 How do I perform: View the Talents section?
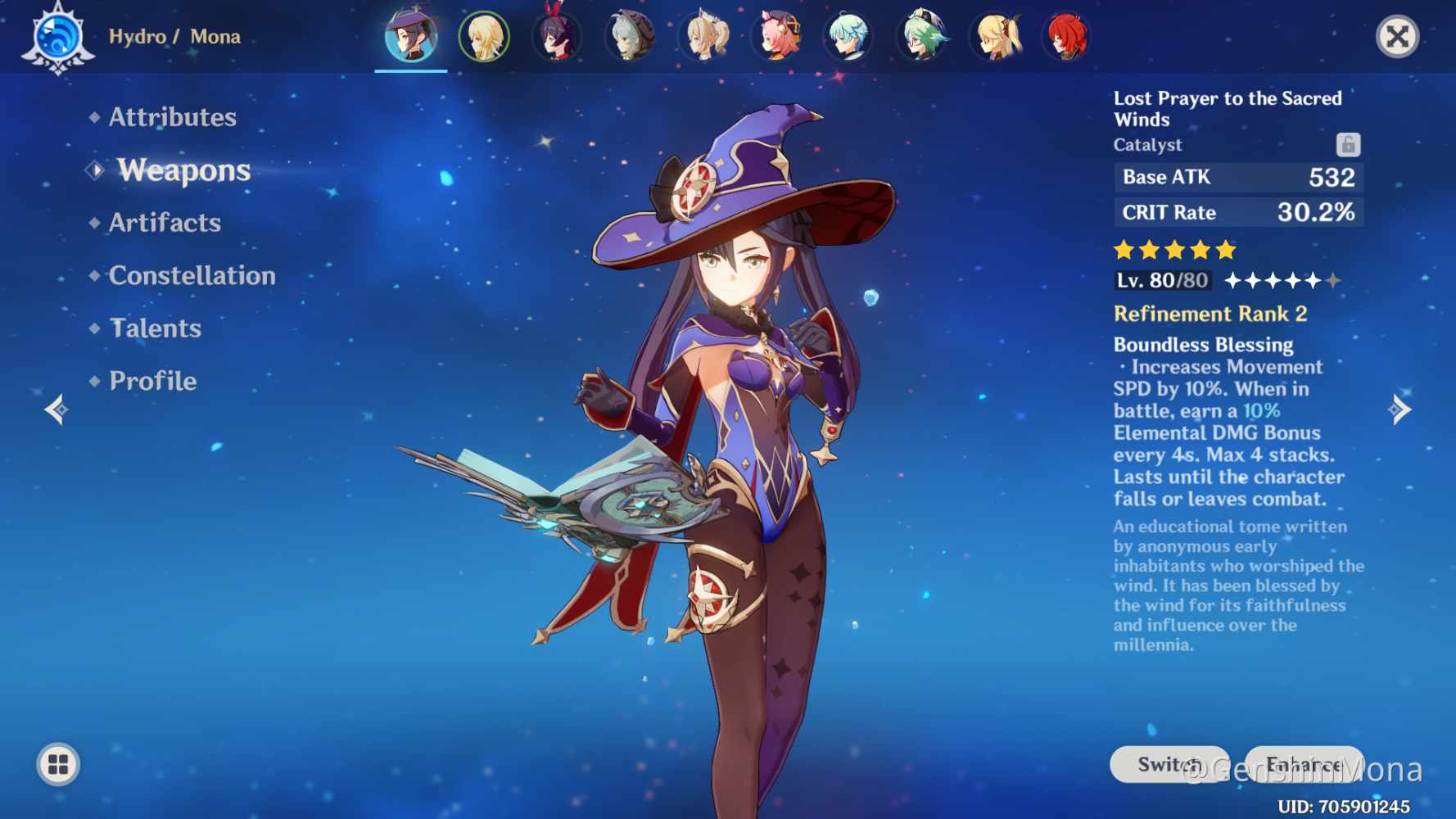155,328
